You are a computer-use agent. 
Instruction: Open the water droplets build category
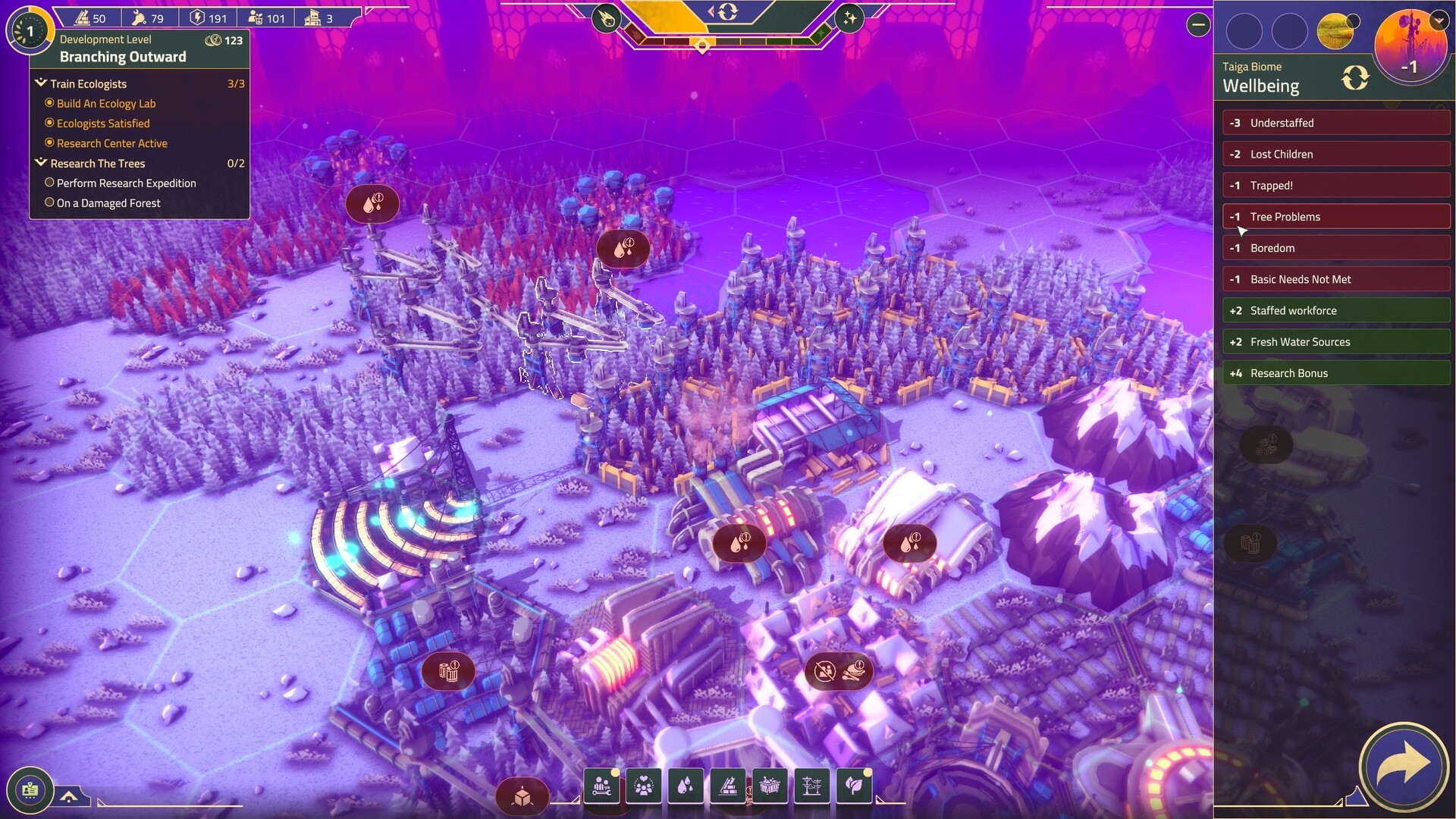click(x=686, y=786)
